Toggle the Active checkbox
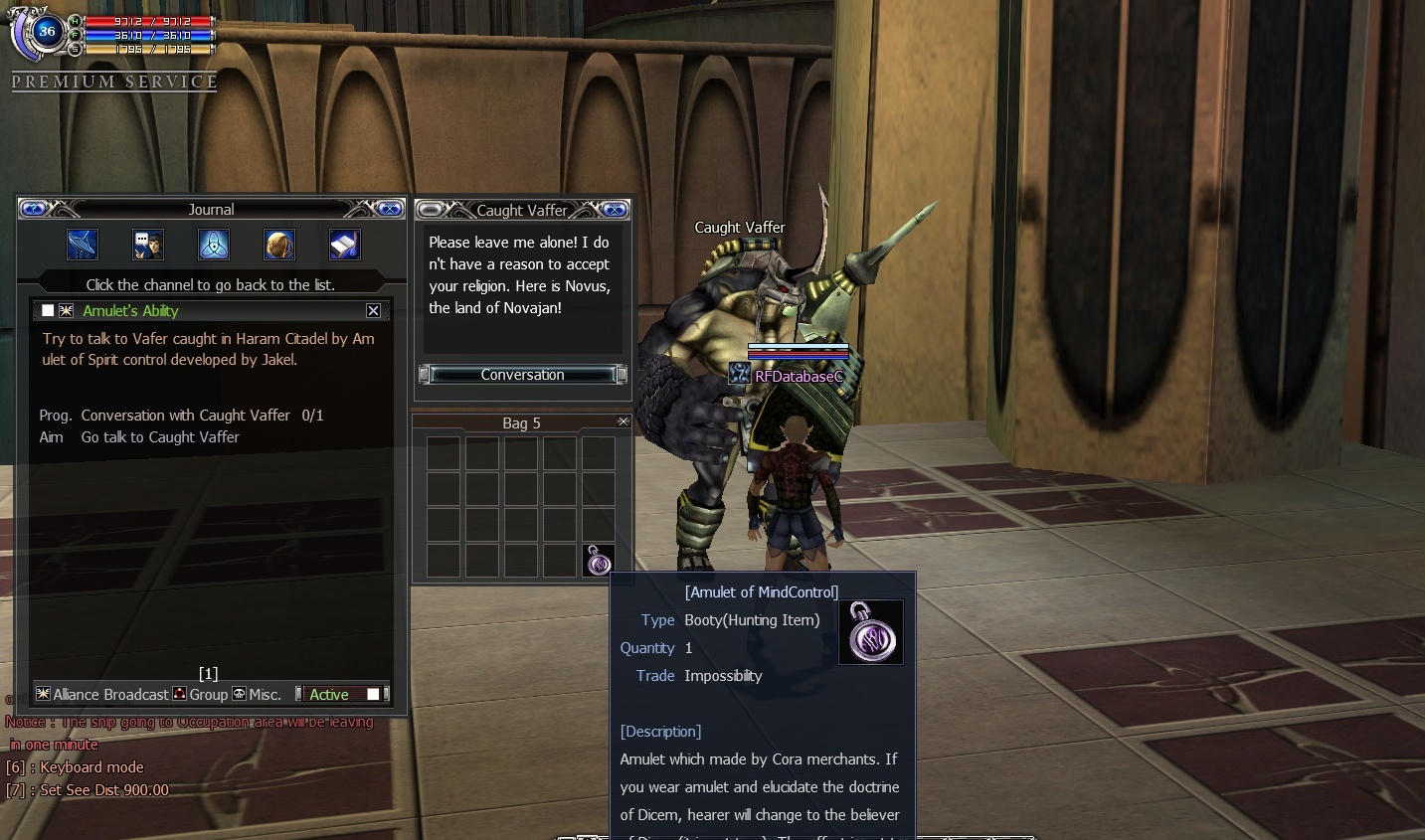This screenshot has width=1425, height=840. 373,694
